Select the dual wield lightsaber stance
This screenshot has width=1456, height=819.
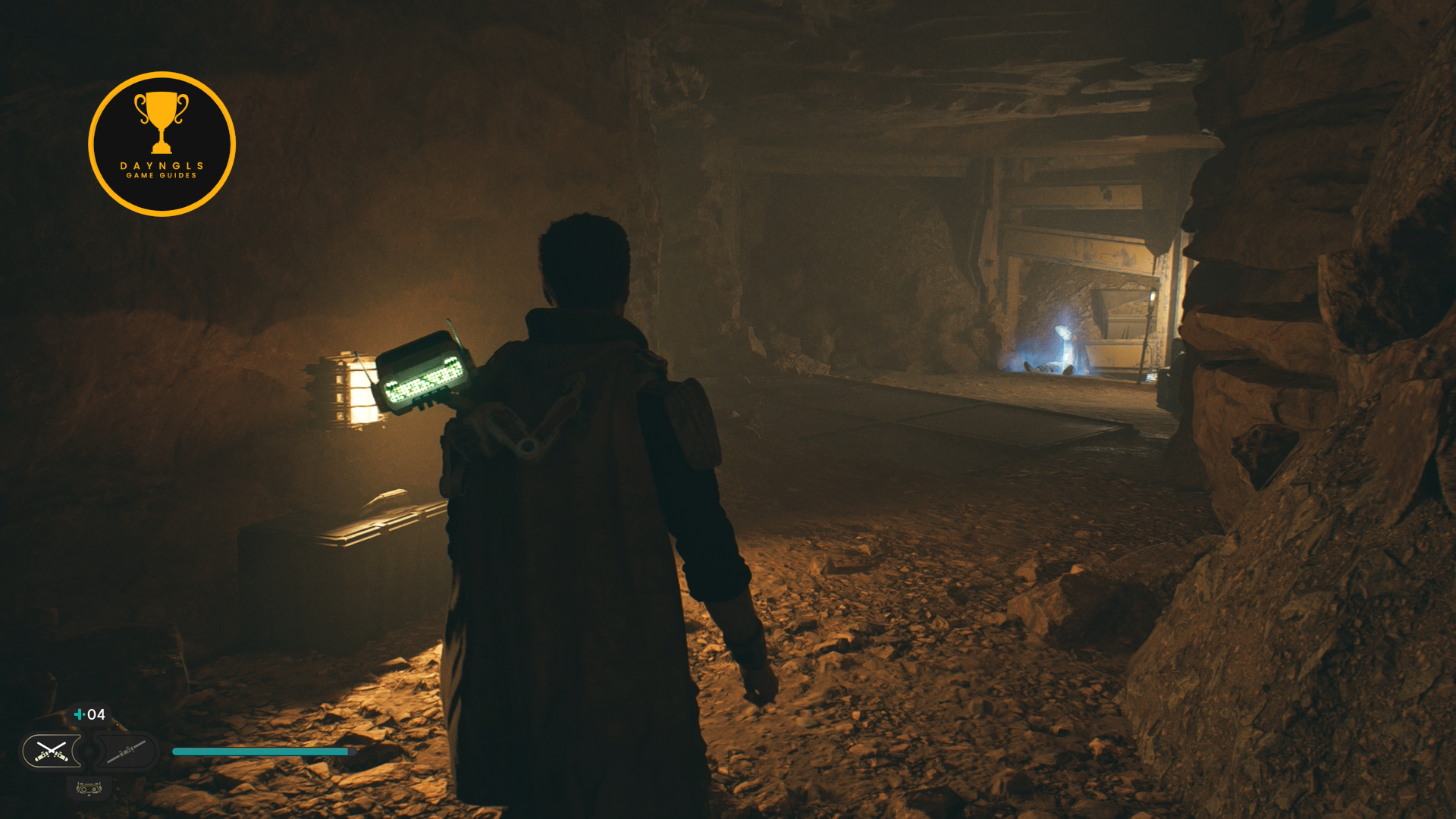coord(52,752)
